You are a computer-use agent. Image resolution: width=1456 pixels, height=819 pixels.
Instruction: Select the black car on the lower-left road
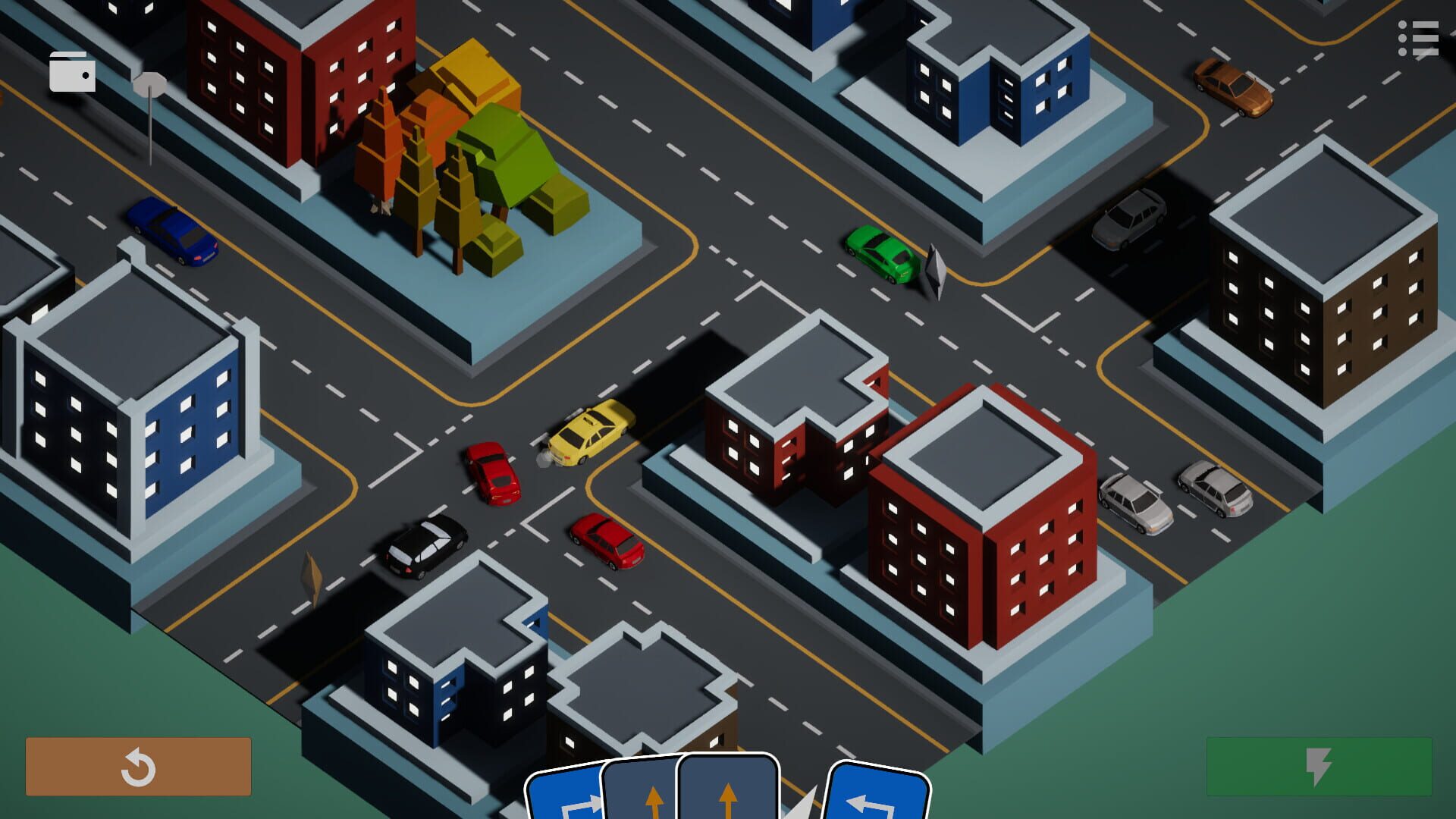point(425,546)
